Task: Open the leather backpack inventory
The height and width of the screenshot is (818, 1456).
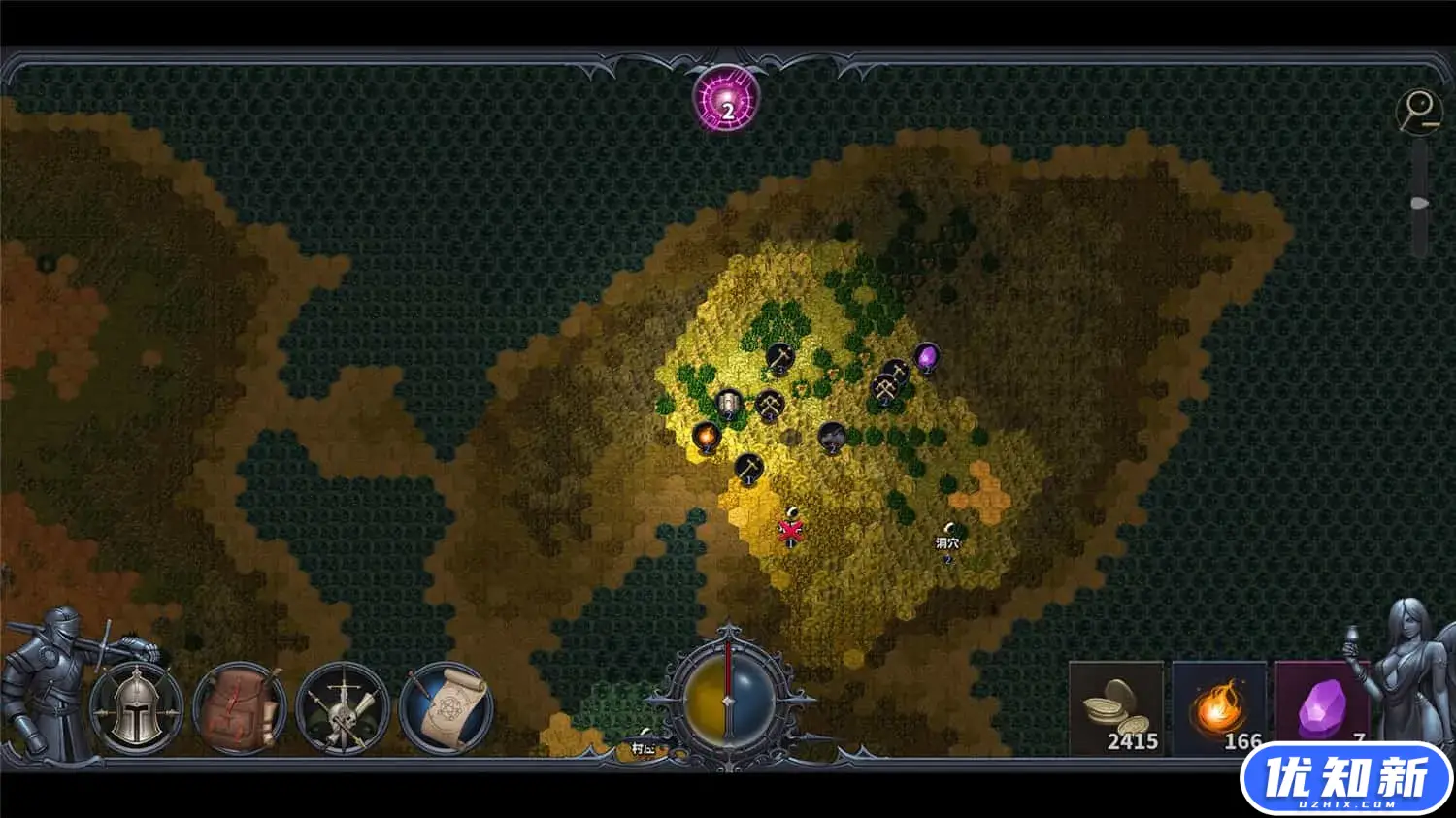Action: (241, 709)
